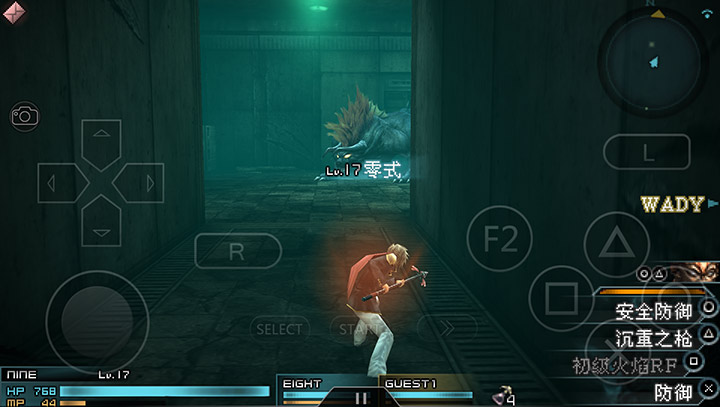Tap the on-screen L shoulder button

tap(648, 153)
